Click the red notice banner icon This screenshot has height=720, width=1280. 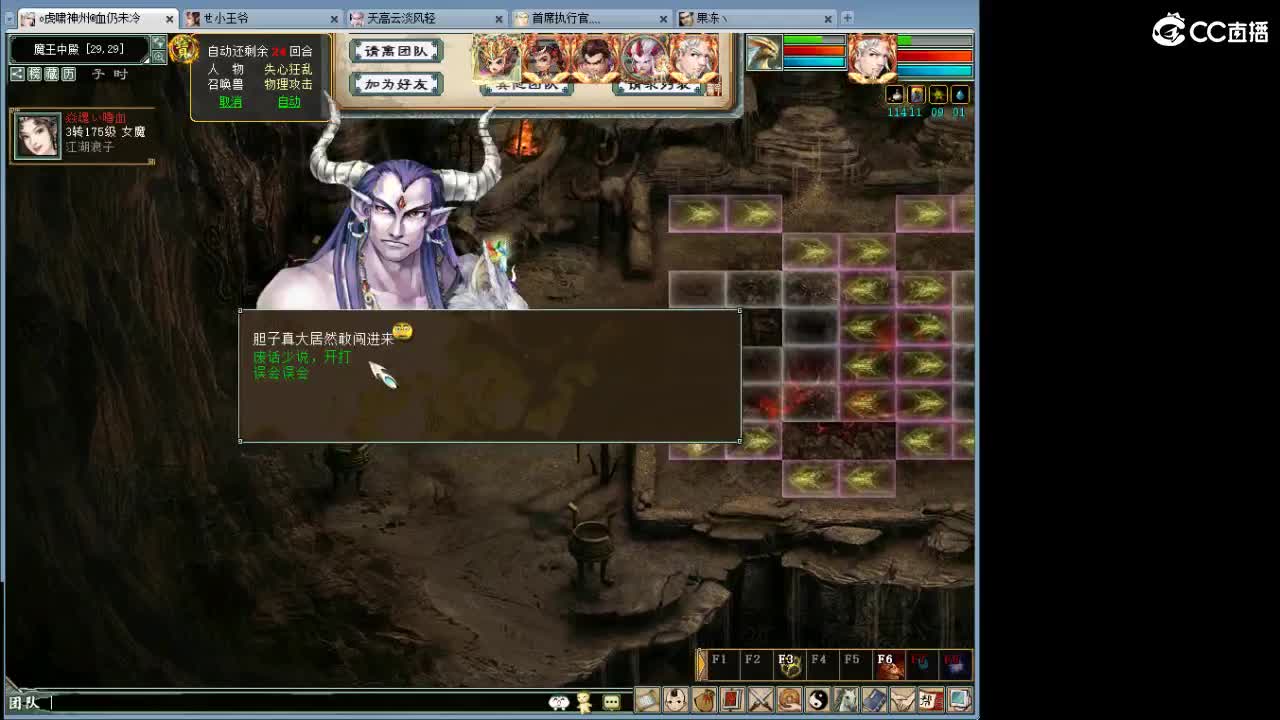click(732, 701)
